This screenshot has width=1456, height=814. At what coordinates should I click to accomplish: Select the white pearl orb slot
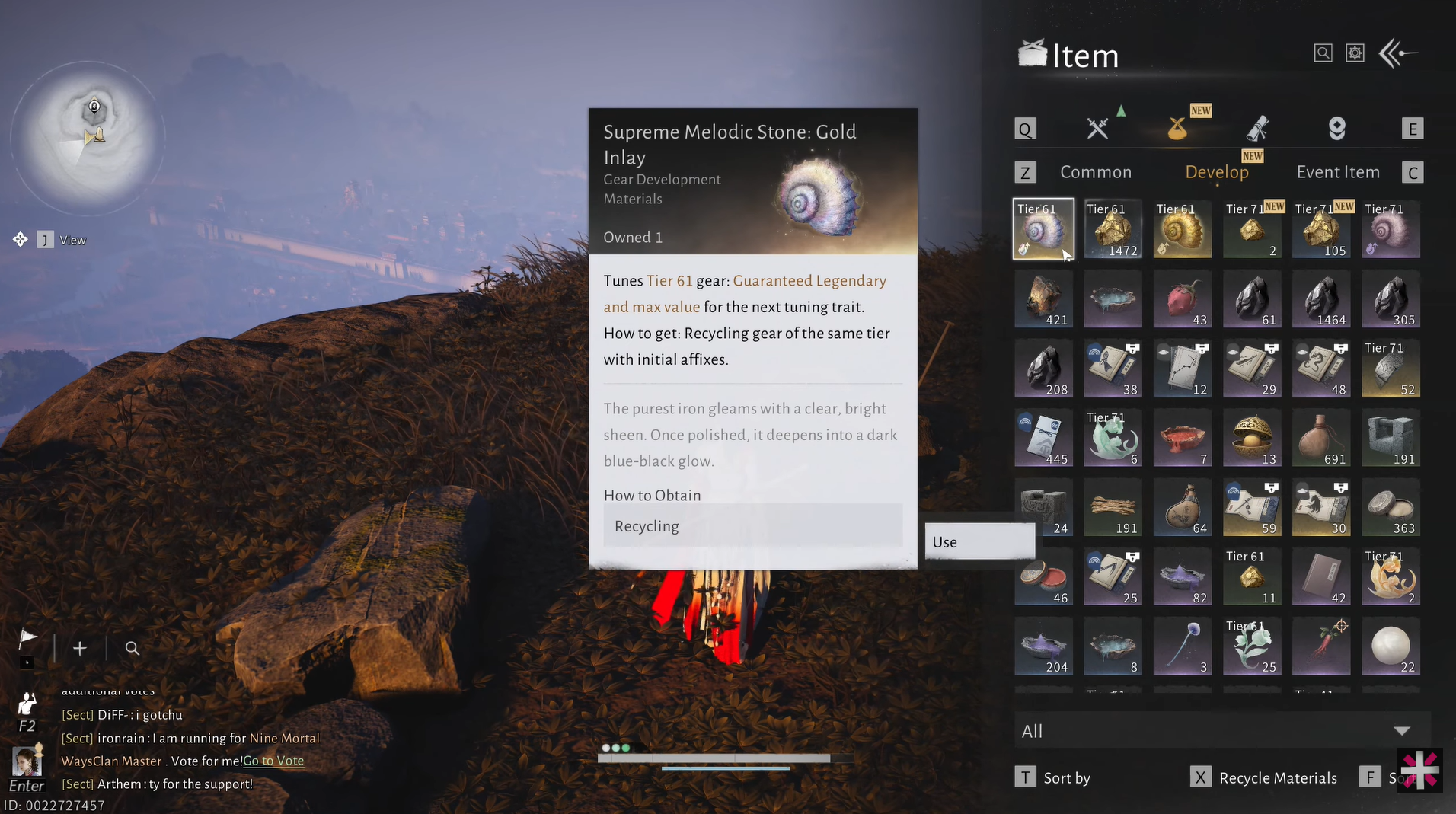click(x=1391, y=646)
